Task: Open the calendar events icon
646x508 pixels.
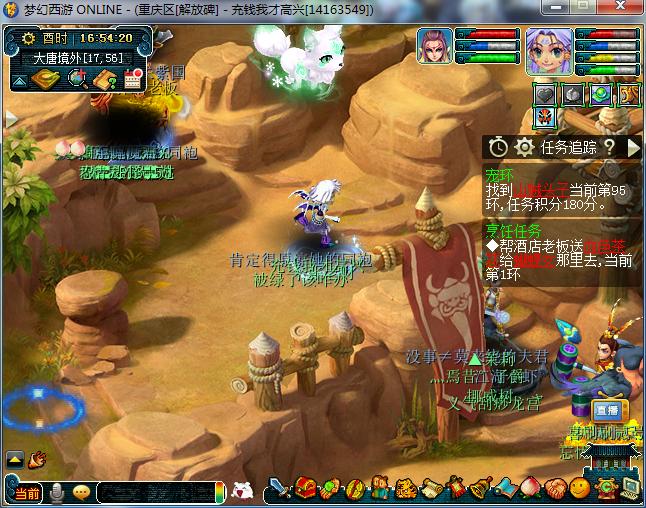Action: pos(133,79)
